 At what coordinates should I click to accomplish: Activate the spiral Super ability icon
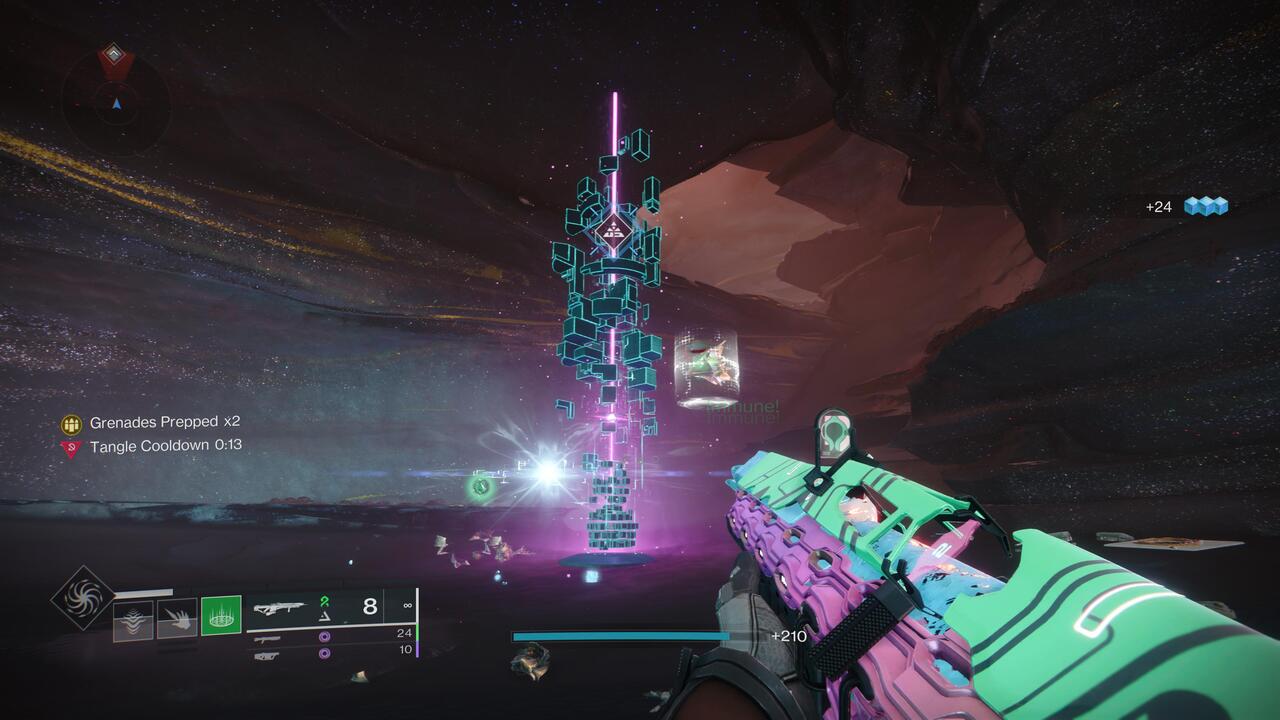[x=82, y=598]
